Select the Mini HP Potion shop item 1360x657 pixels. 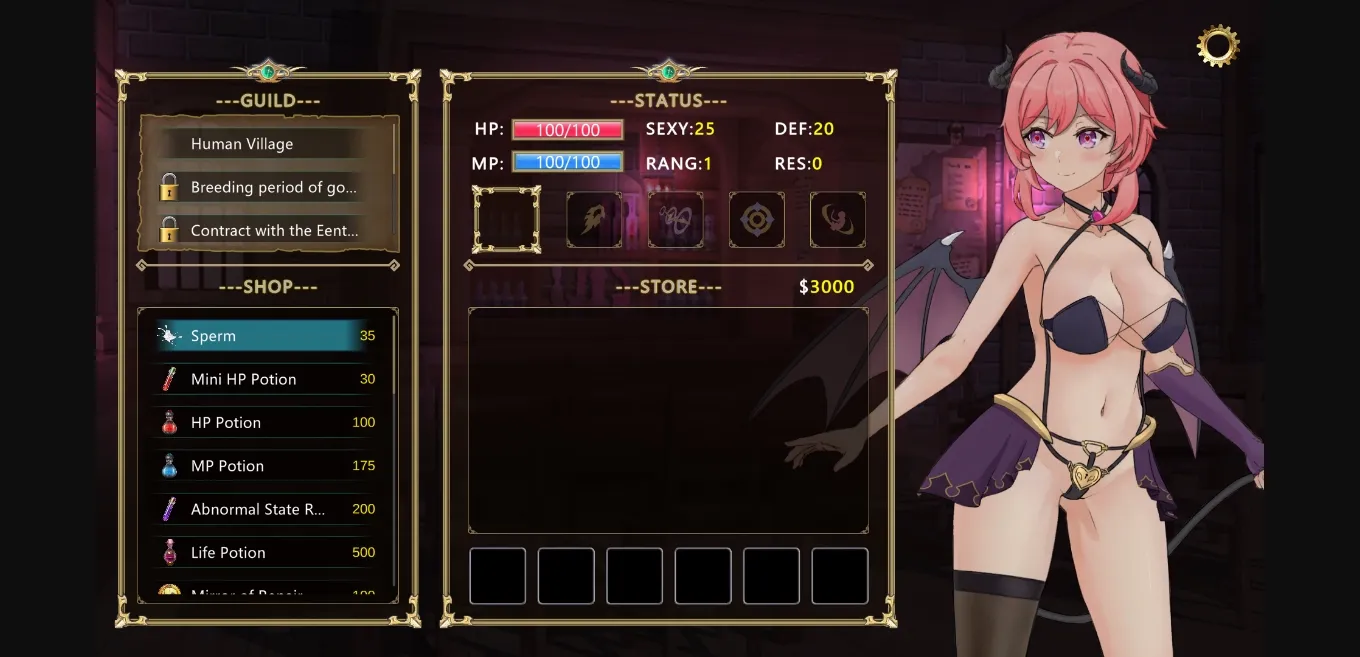tap(266, 379)
